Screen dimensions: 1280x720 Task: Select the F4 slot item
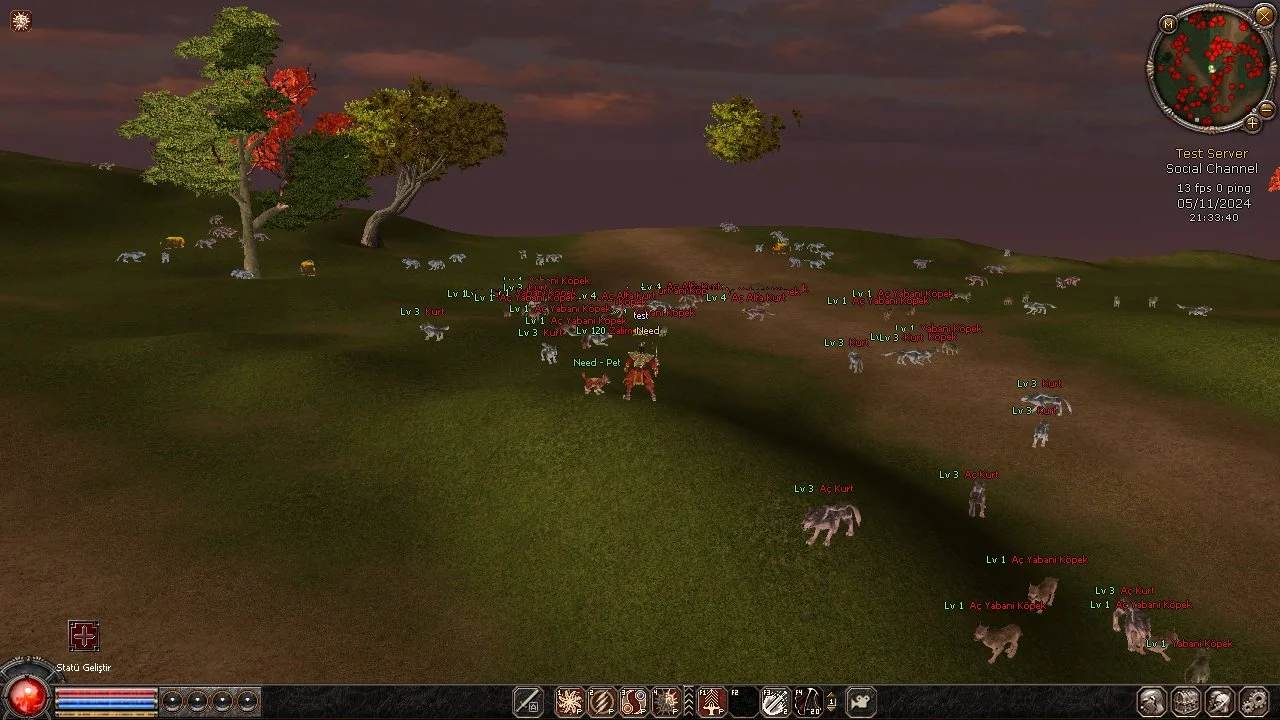(x=808, y=701)
